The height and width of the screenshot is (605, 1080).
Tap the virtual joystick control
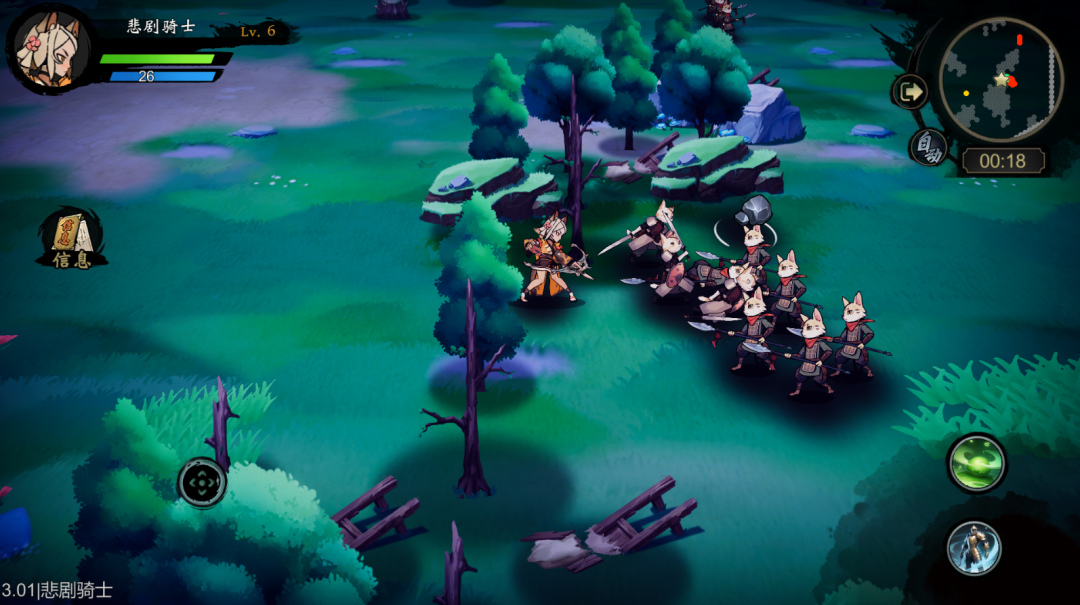click(x=202, y=483)
